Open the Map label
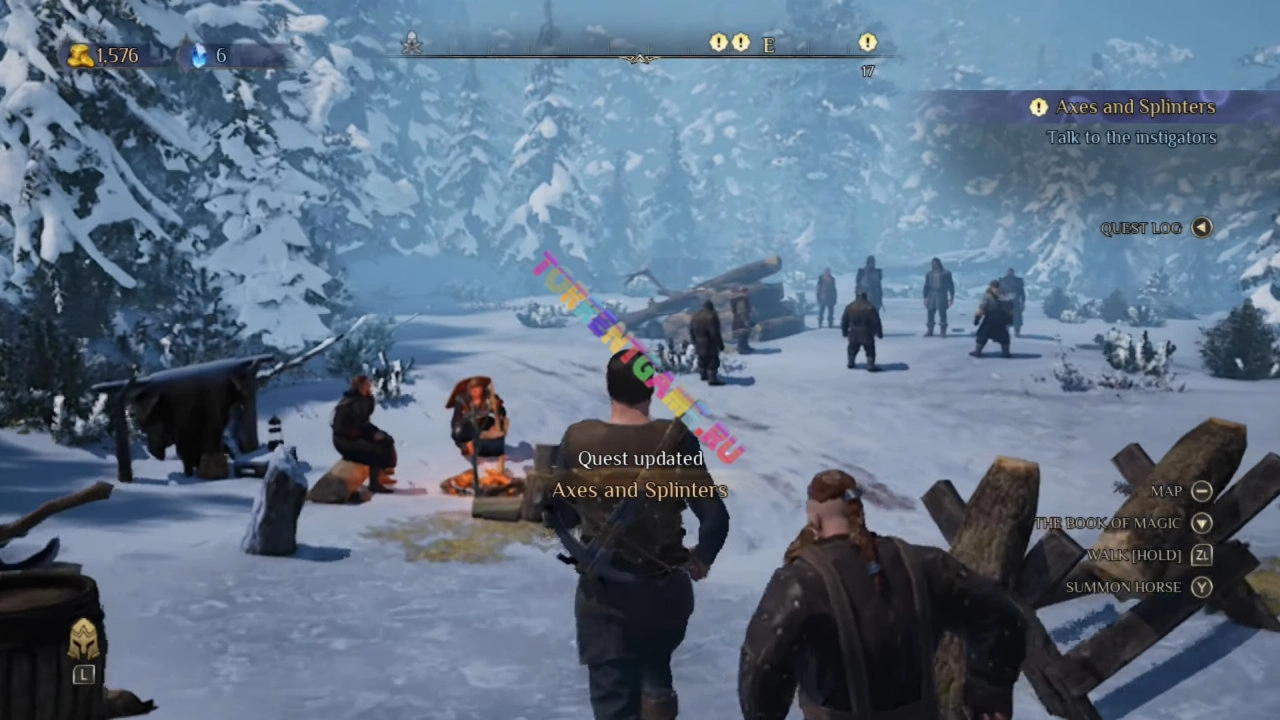Viewport: 1280px width, 720px height. coord(1166,491)
